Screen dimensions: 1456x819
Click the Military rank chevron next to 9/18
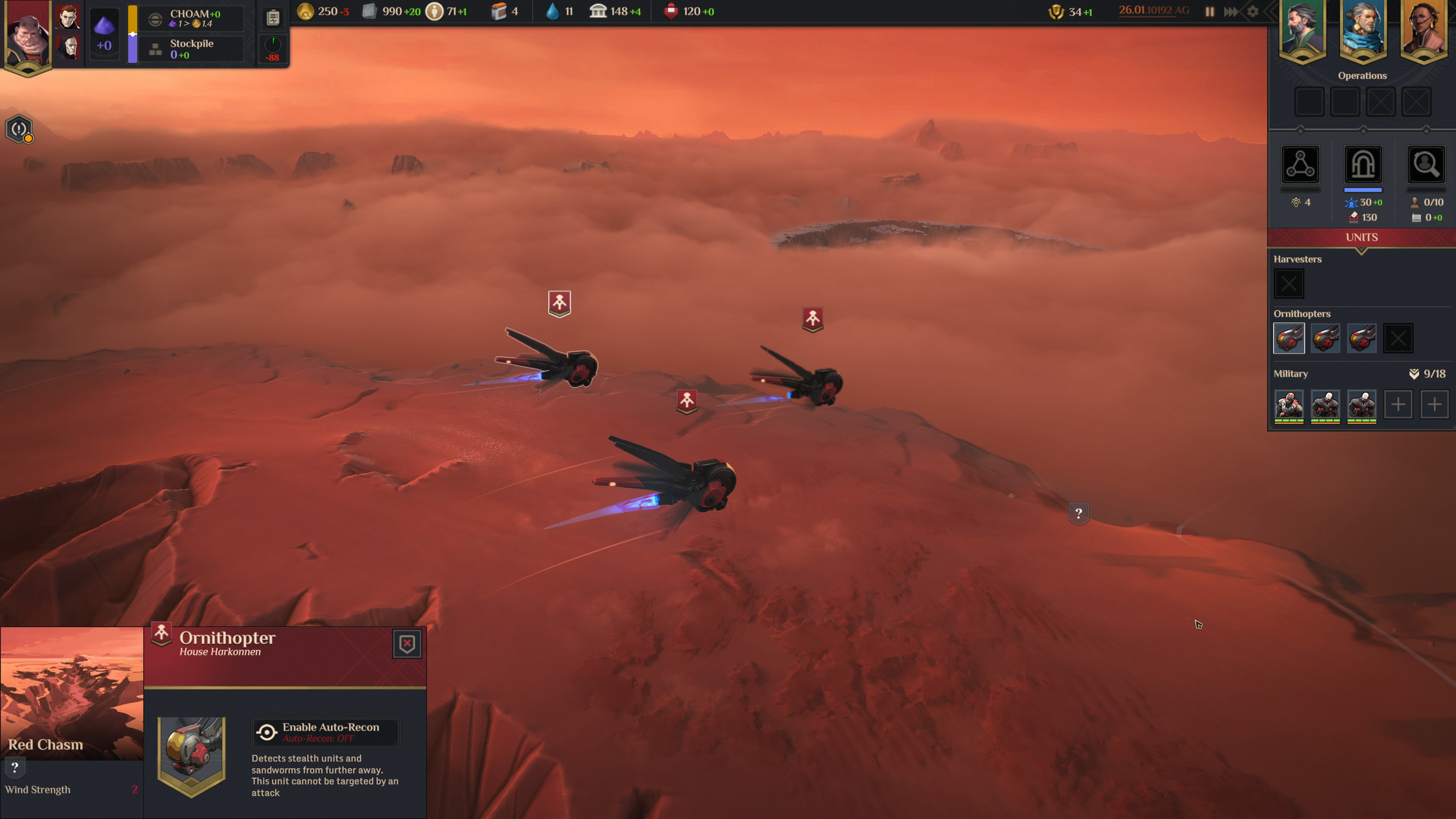pos(1413,373)
